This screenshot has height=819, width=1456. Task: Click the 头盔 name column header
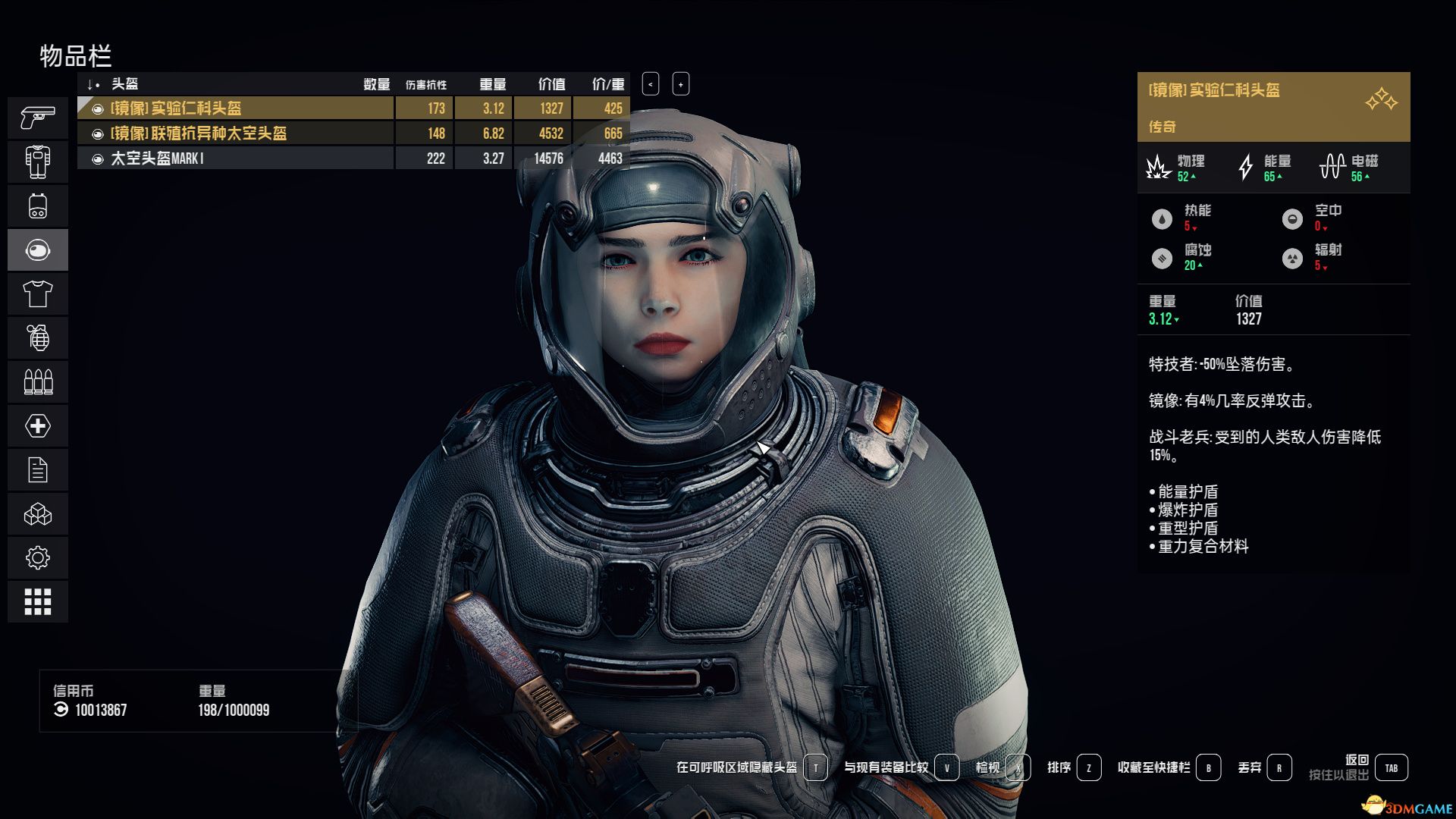click(x=125, y=84)
